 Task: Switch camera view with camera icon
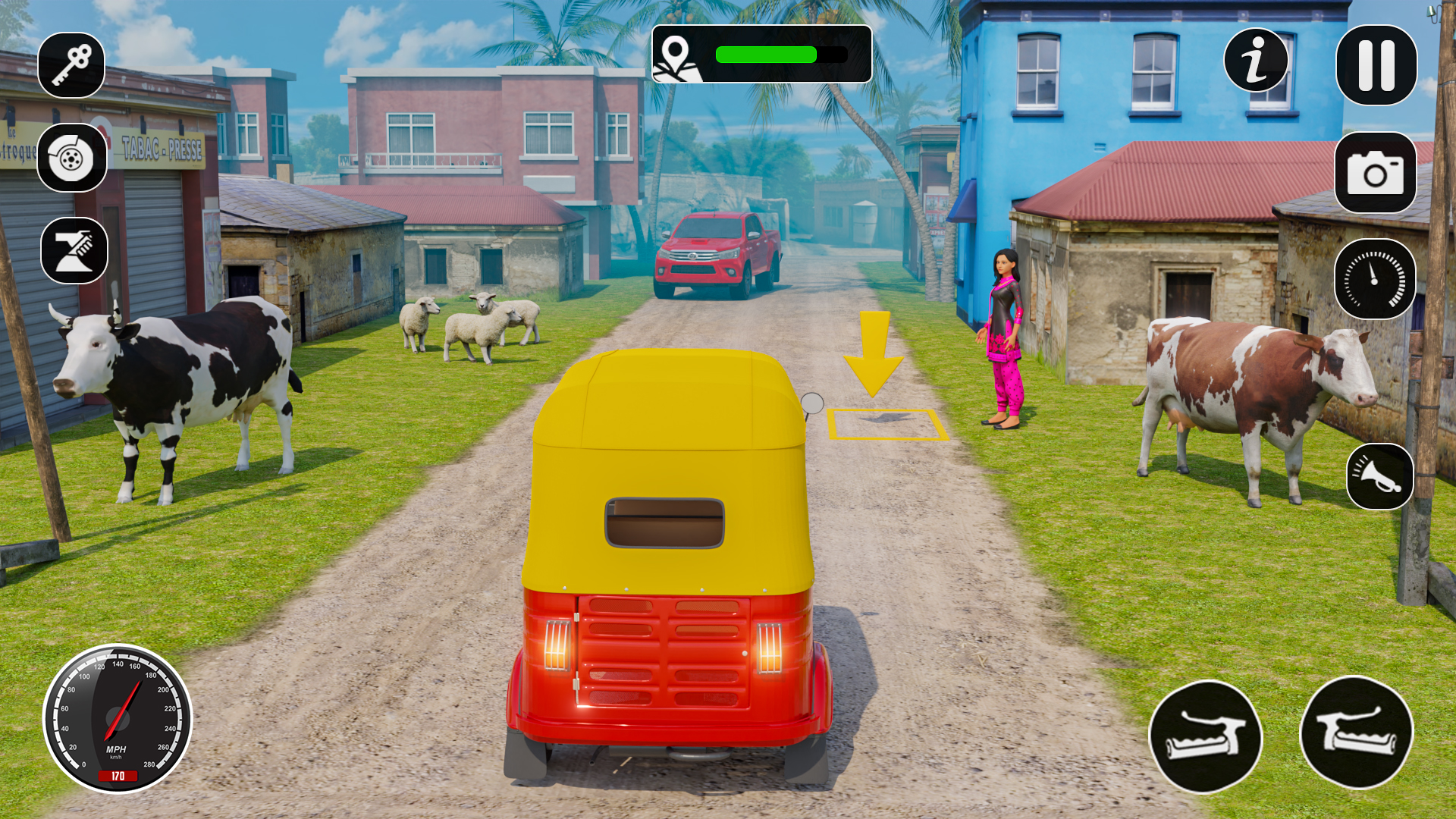(1375, 173)
